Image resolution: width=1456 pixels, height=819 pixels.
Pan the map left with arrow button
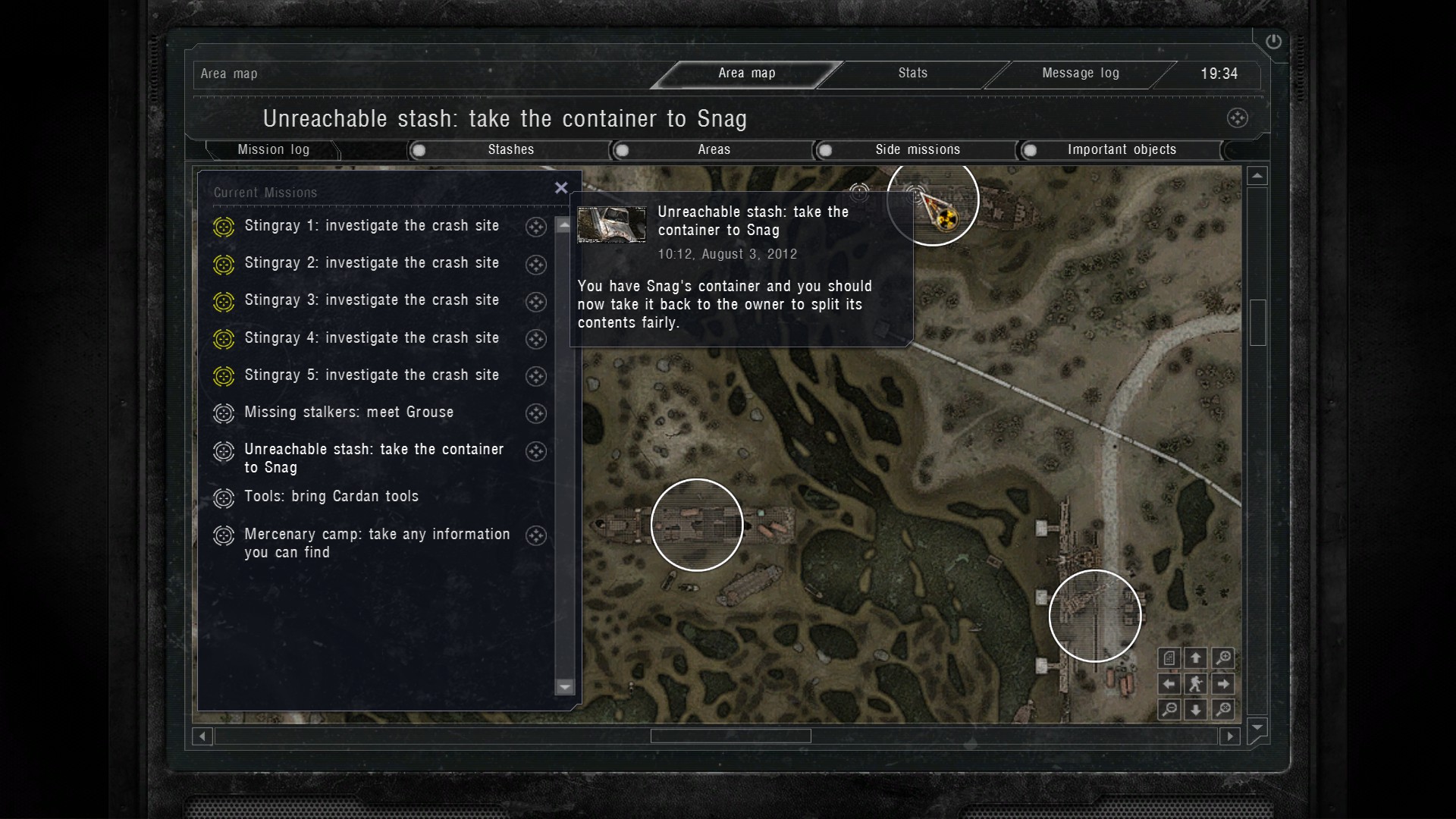1169,684
